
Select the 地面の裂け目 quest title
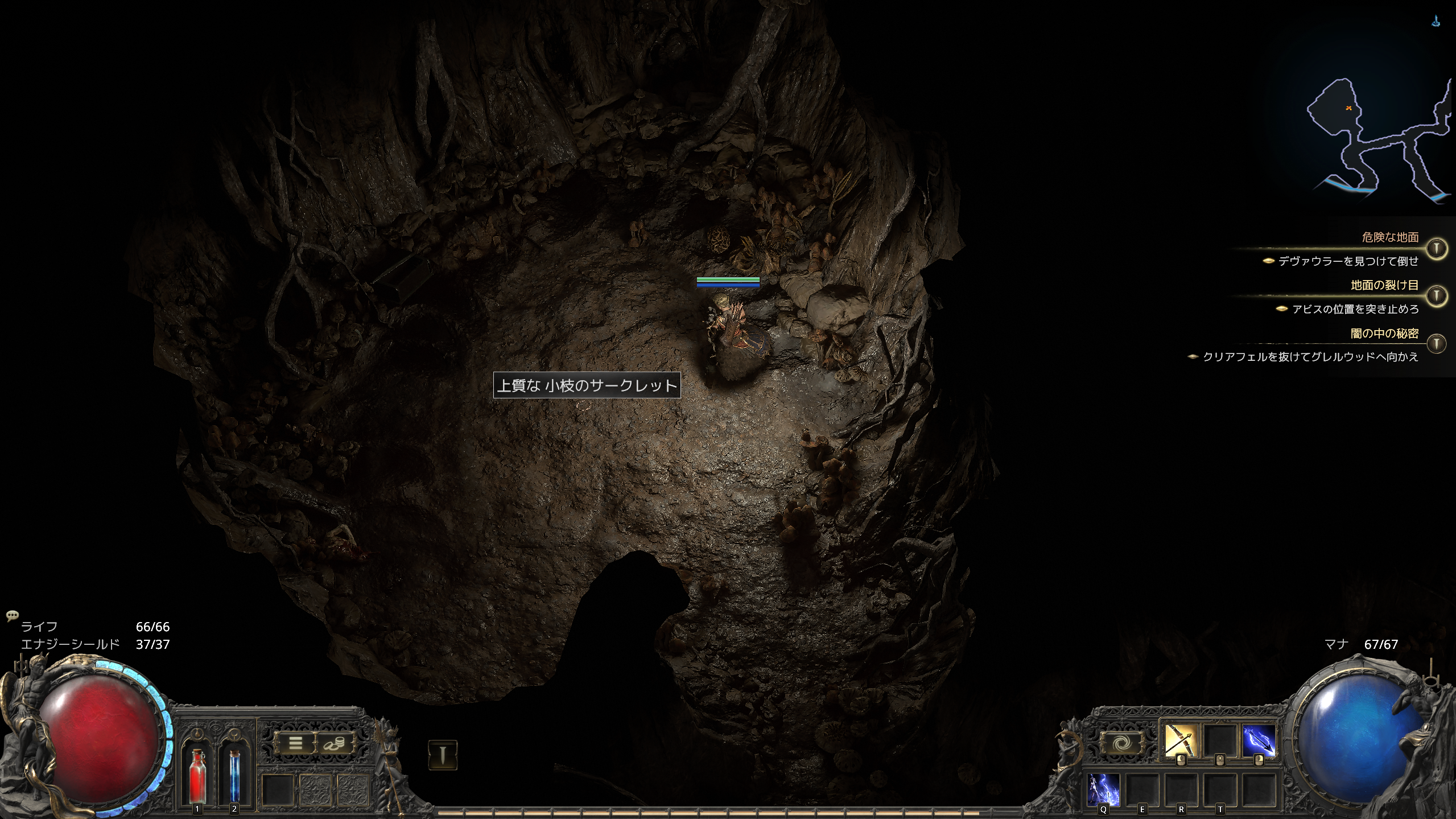pos(1384,285)
